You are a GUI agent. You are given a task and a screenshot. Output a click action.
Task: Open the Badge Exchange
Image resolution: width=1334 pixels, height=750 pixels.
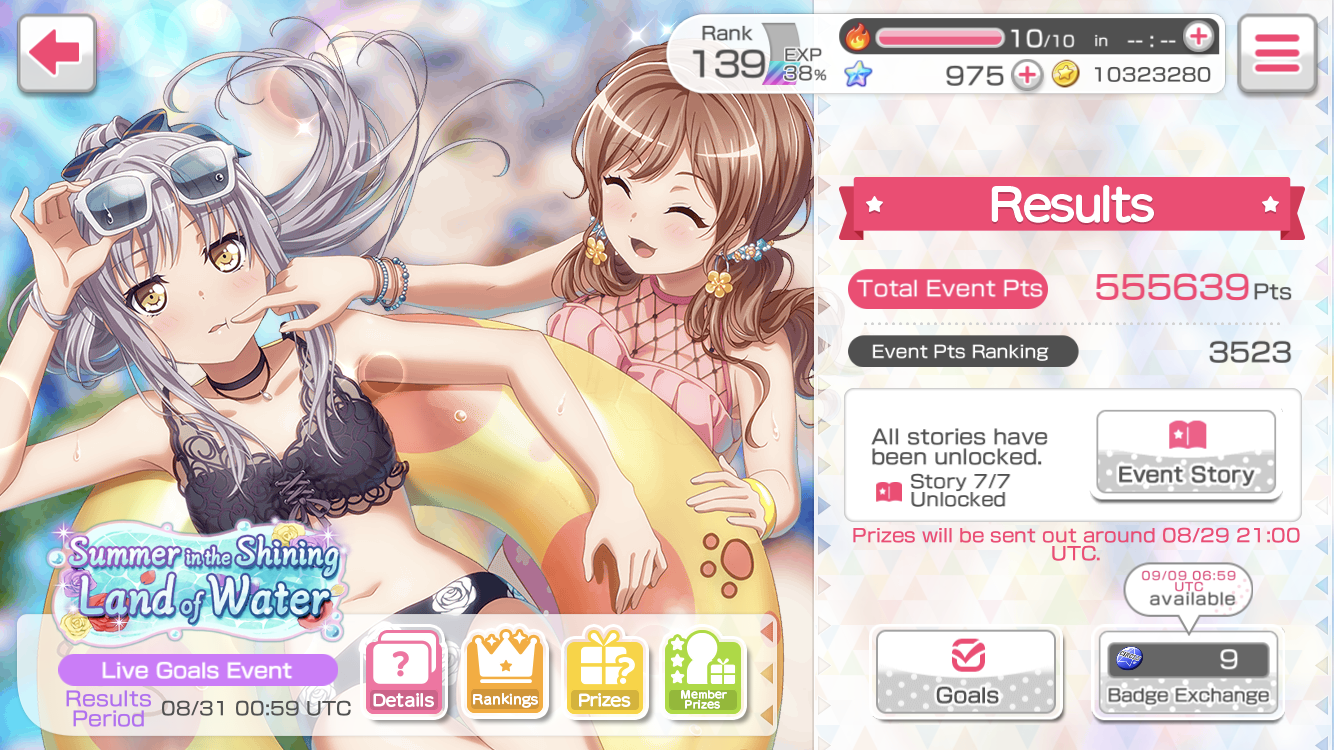pyautogui.click(x=1187, y=672)
